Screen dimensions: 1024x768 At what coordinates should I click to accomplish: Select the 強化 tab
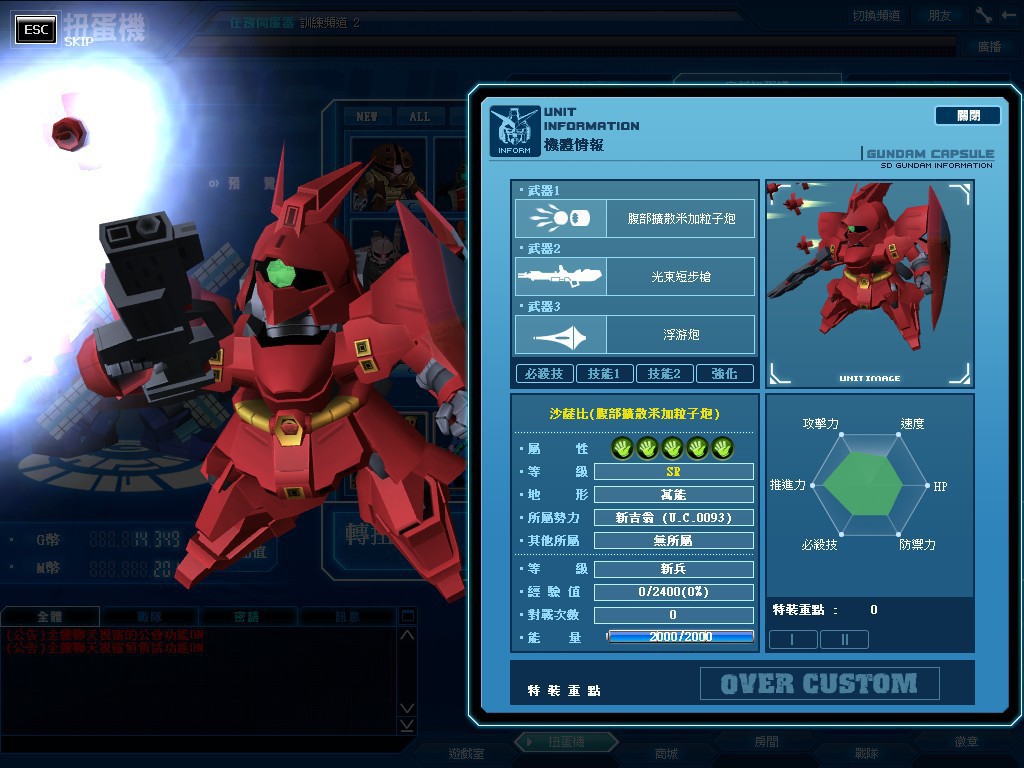click(724, 373)
